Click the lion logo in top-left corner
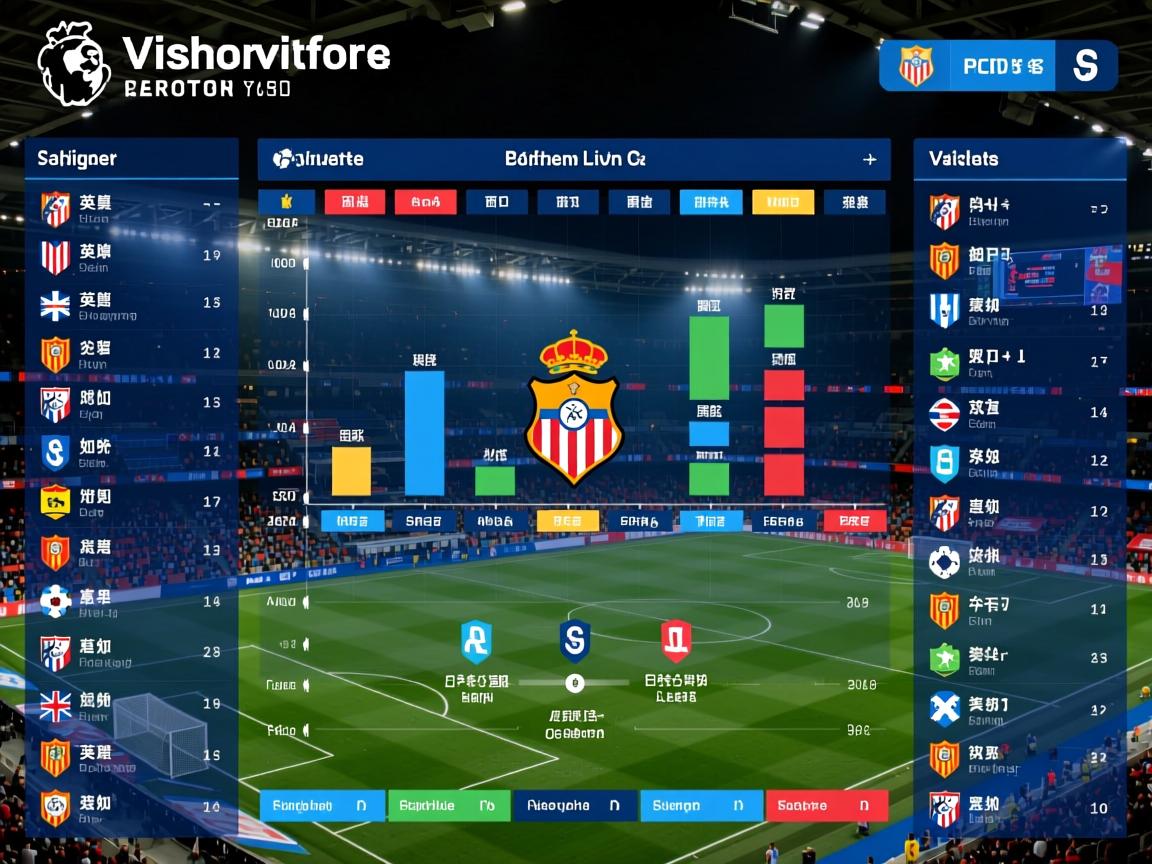Screen dimensions: 1152x864 (75, 64)
